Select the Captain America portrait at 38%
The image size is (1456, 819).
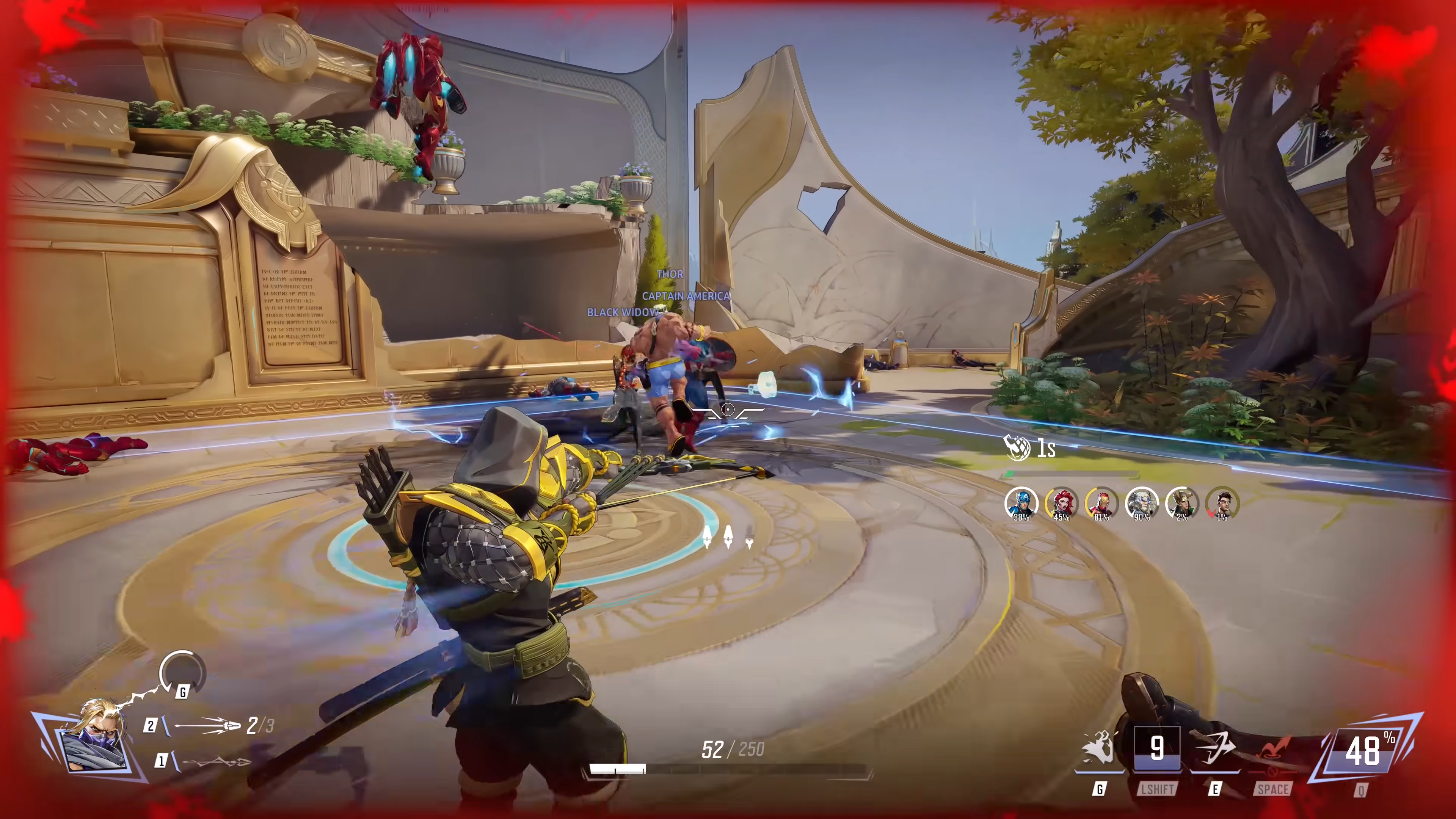tap(1021, 502)
